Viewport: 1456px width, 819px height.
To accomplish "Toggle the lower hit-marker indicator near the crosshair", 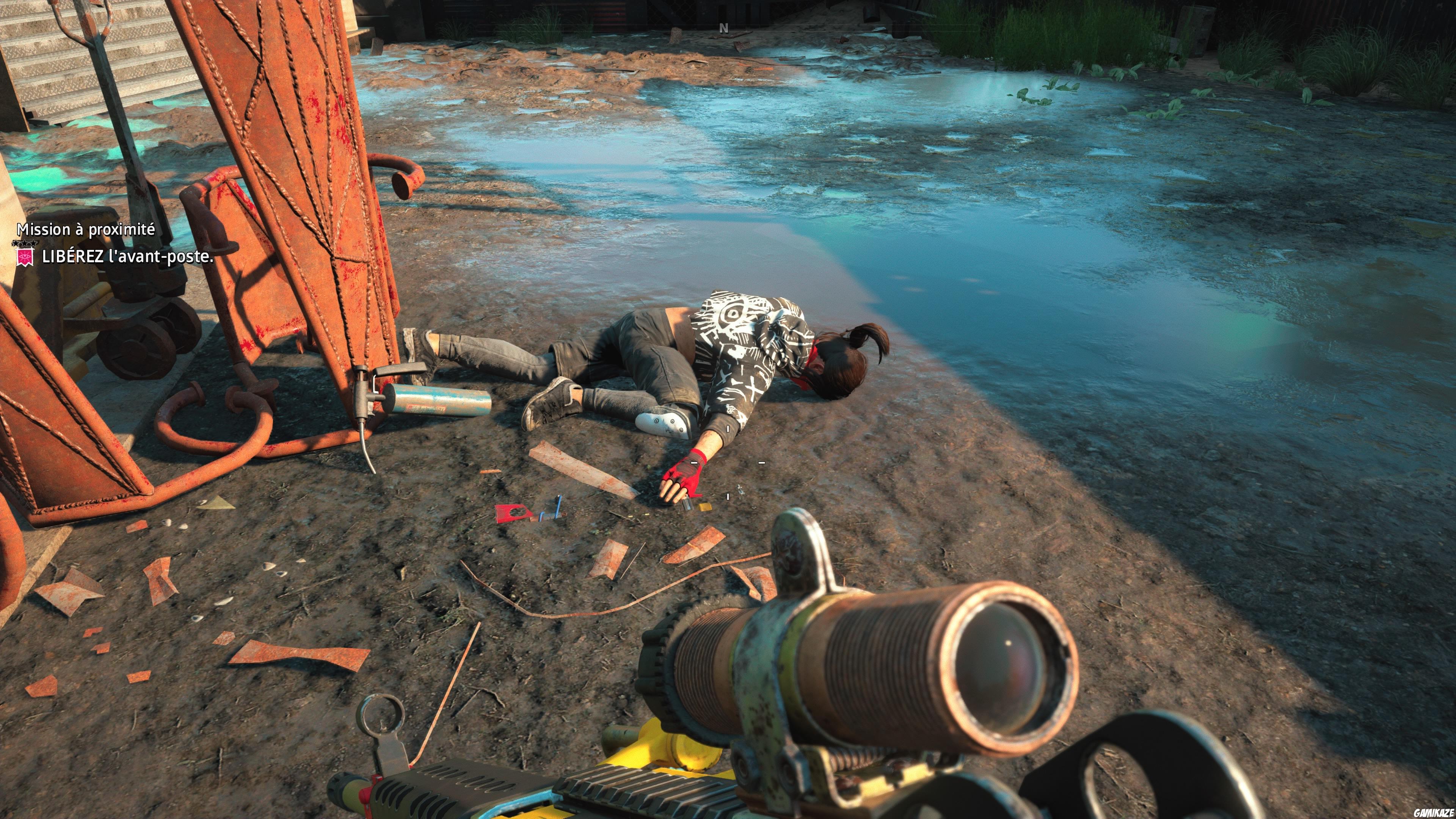I will (728, 496).
